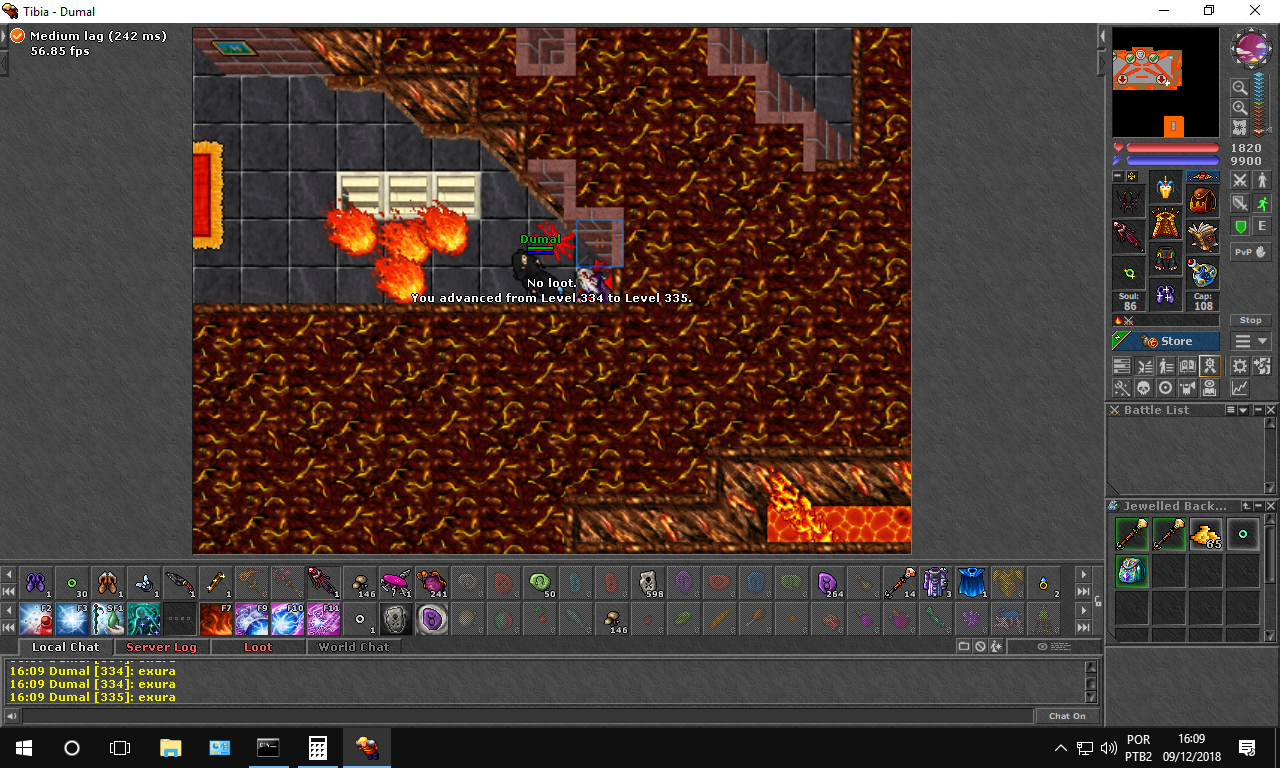The image size is (1280, 768).
Task: Click the equipped backpack slot
Action: [1203, 201]
